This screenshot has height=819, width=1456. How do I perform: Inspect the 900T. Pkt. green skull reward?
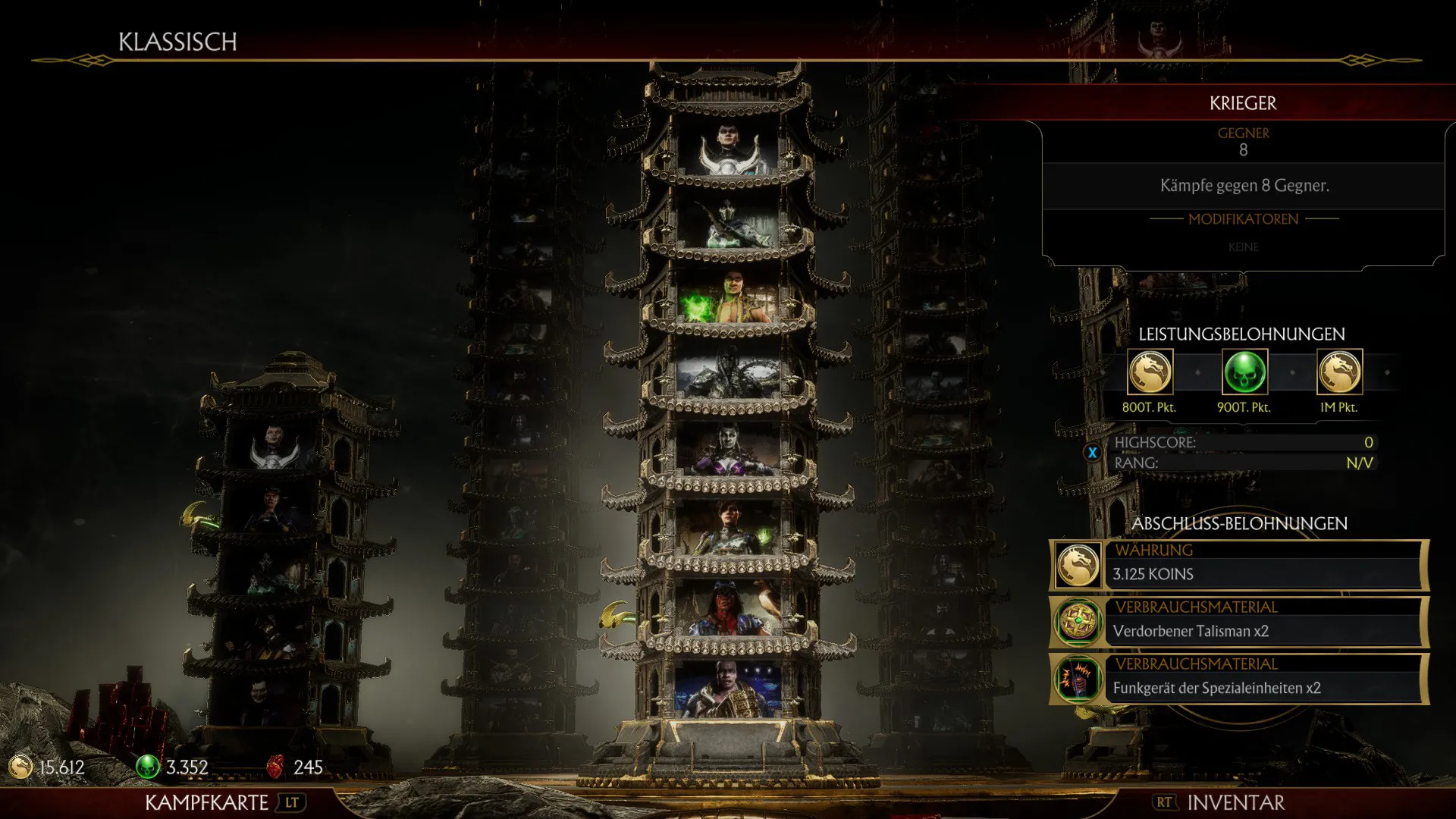(1244, 372)
